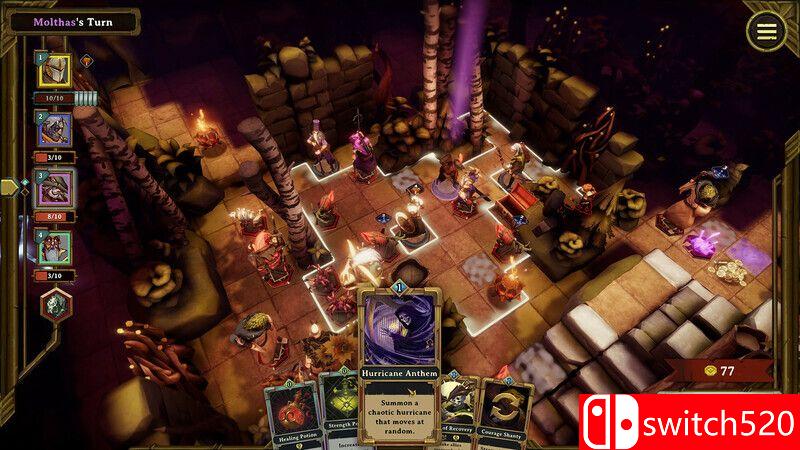Choose the Recovery card with skull art
Viewport: 800px width, 450px height.
457,410
